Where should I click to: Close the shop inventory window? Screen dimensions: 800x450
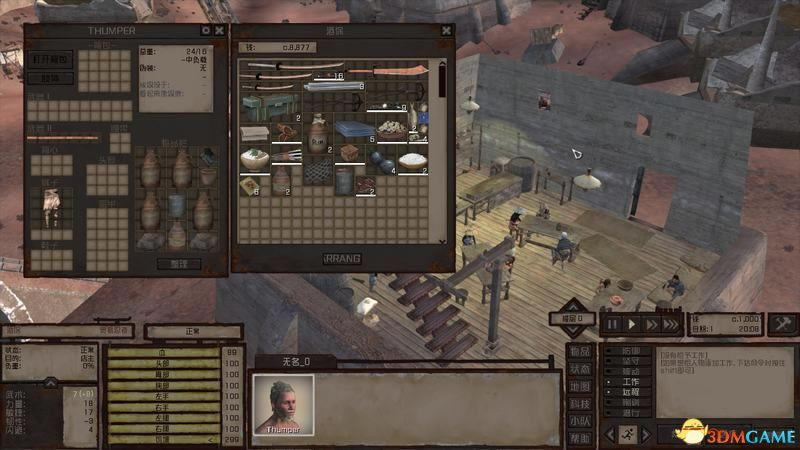(x=446, y=31)
